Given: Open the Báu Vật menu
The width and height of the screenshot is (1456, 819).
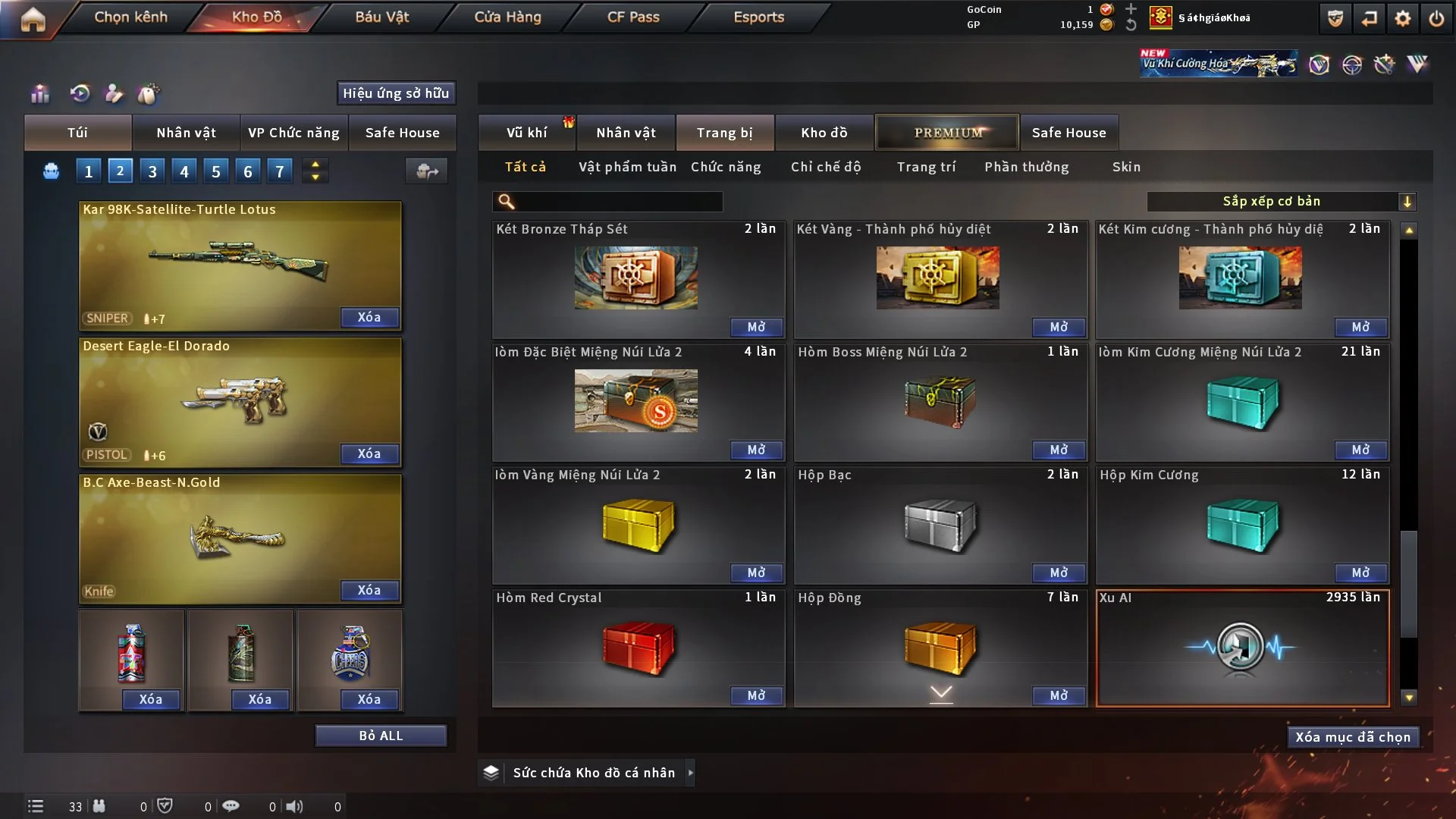Looking at the screenshot, I should point(381,17).
